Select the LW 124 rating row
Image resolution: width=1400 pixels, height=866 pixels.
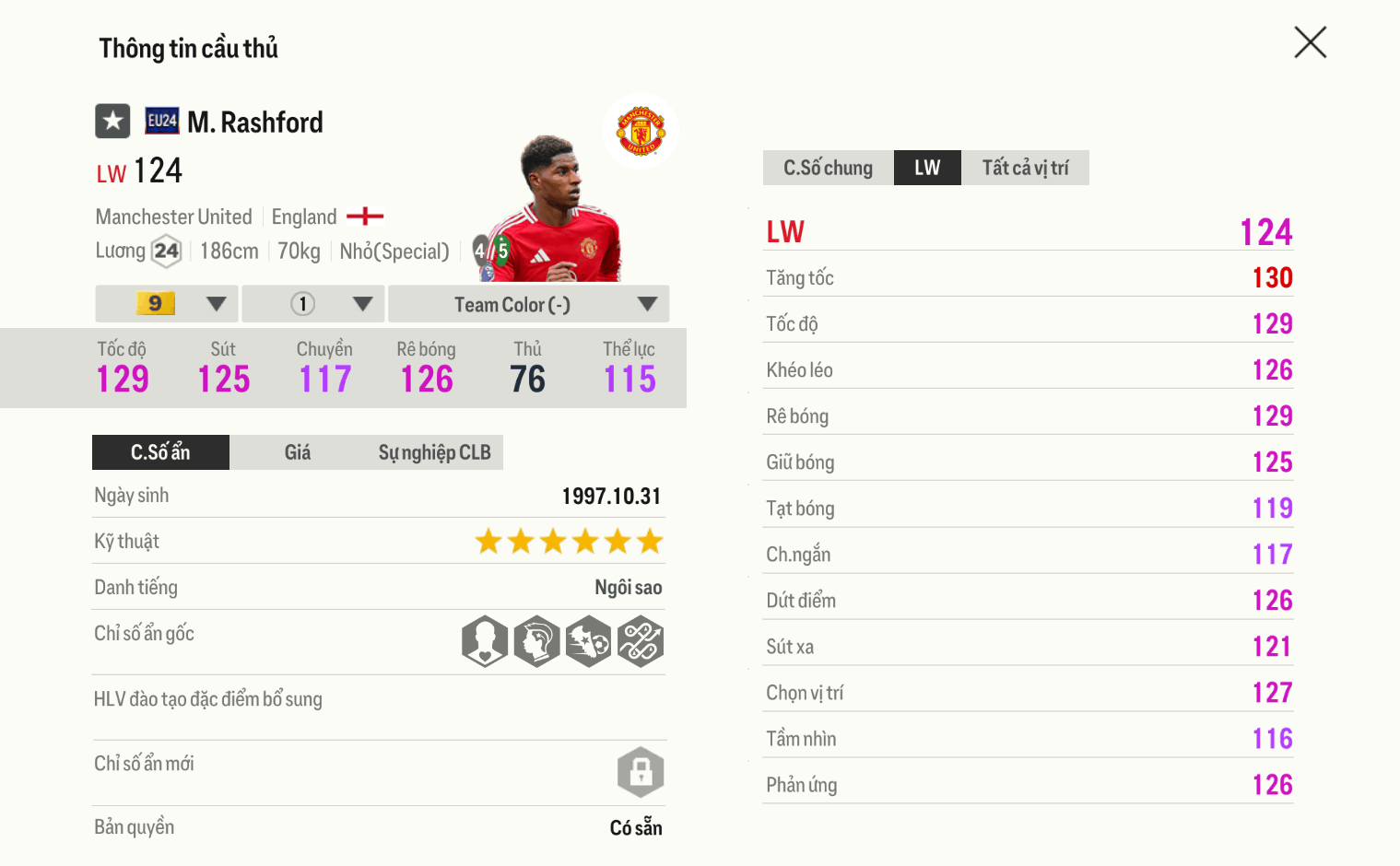(1028, 231)
